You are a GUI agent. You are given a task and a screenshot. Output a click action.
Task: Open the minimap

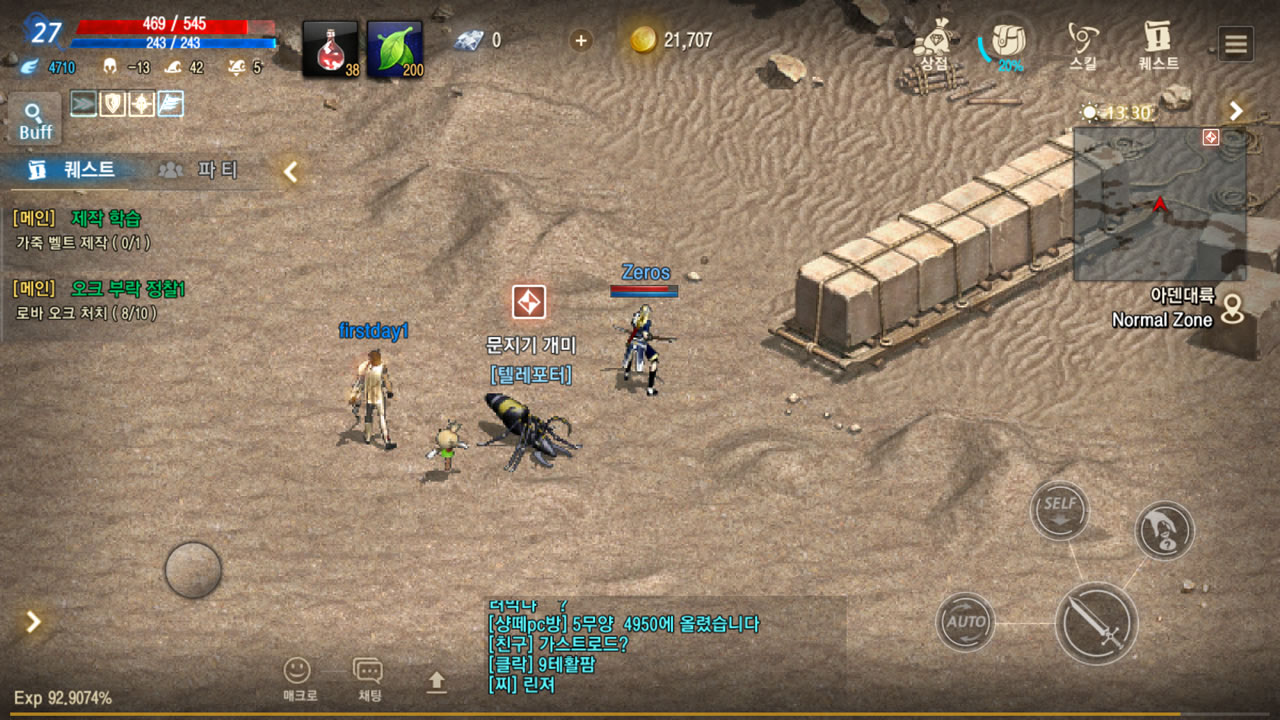point(1159,204)
